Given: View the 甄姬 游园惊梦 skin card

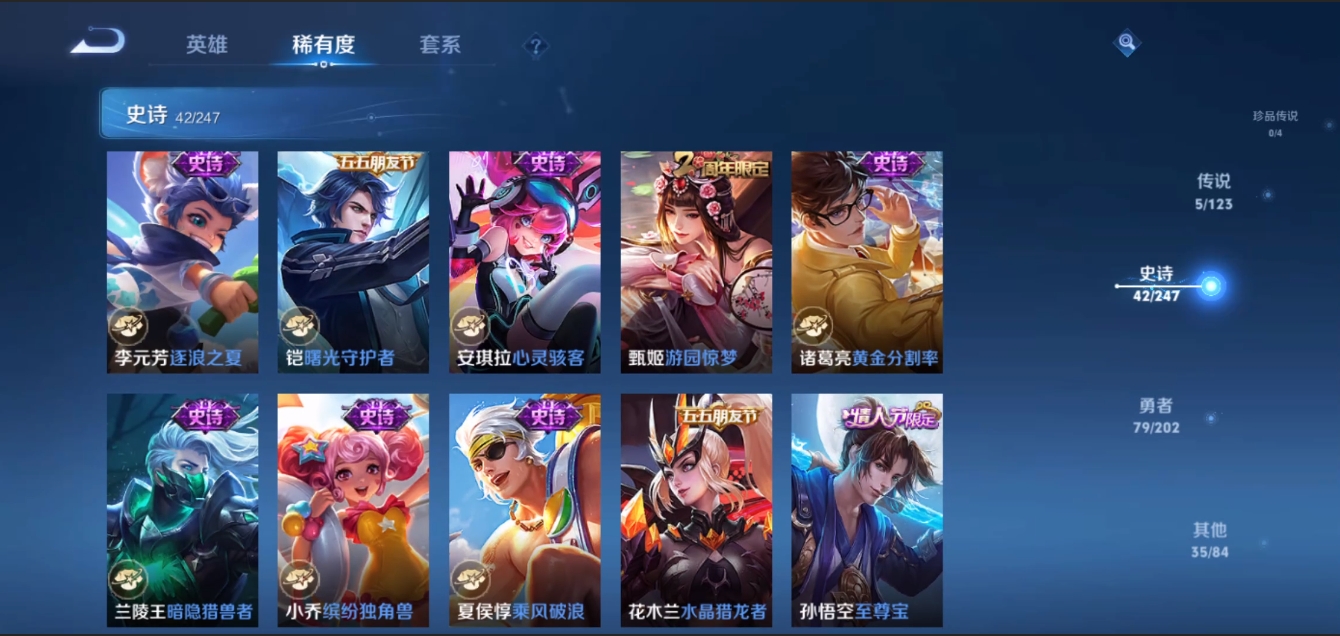Looking at the screenshot, I should (x=696, y=262).
